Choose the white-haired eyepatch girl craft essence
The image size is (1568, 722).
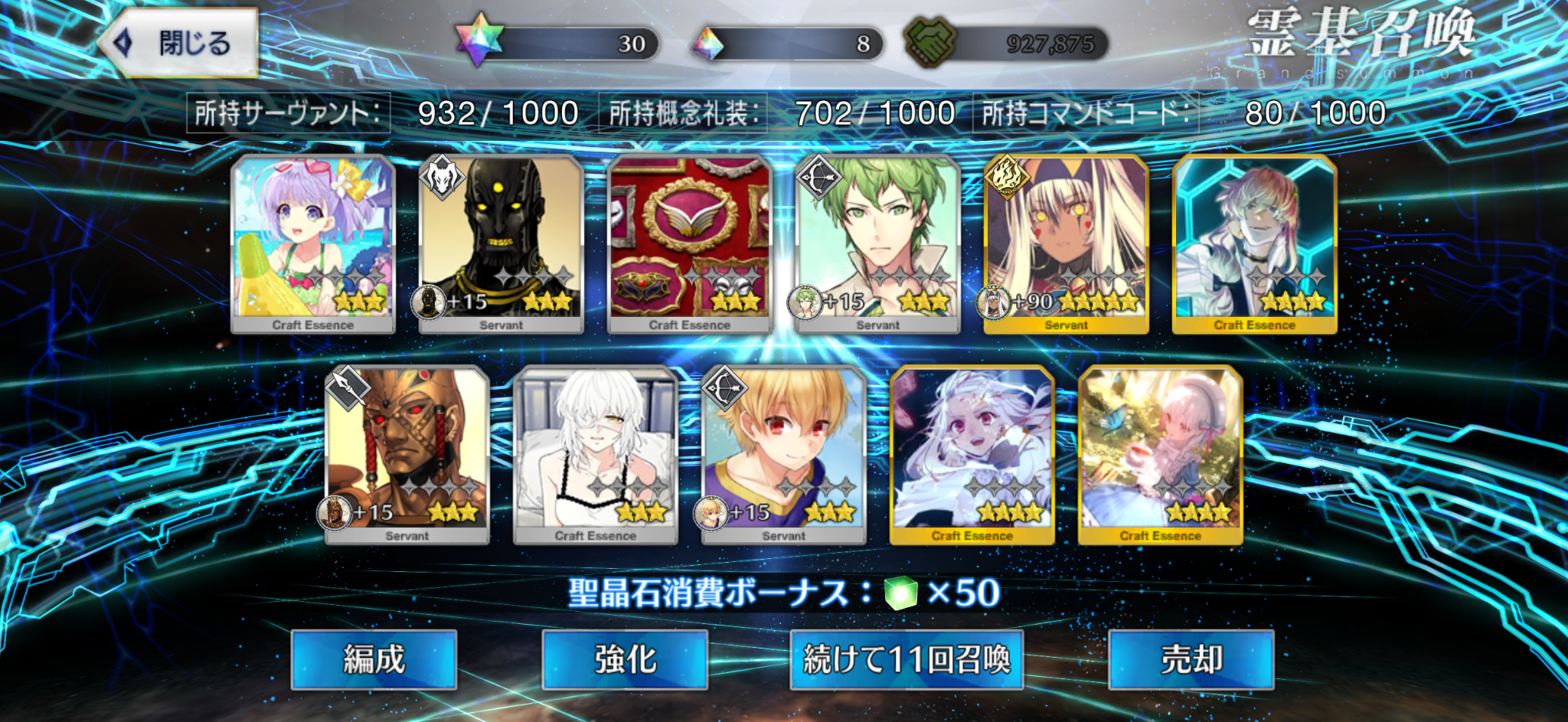[x=596, y=455]
